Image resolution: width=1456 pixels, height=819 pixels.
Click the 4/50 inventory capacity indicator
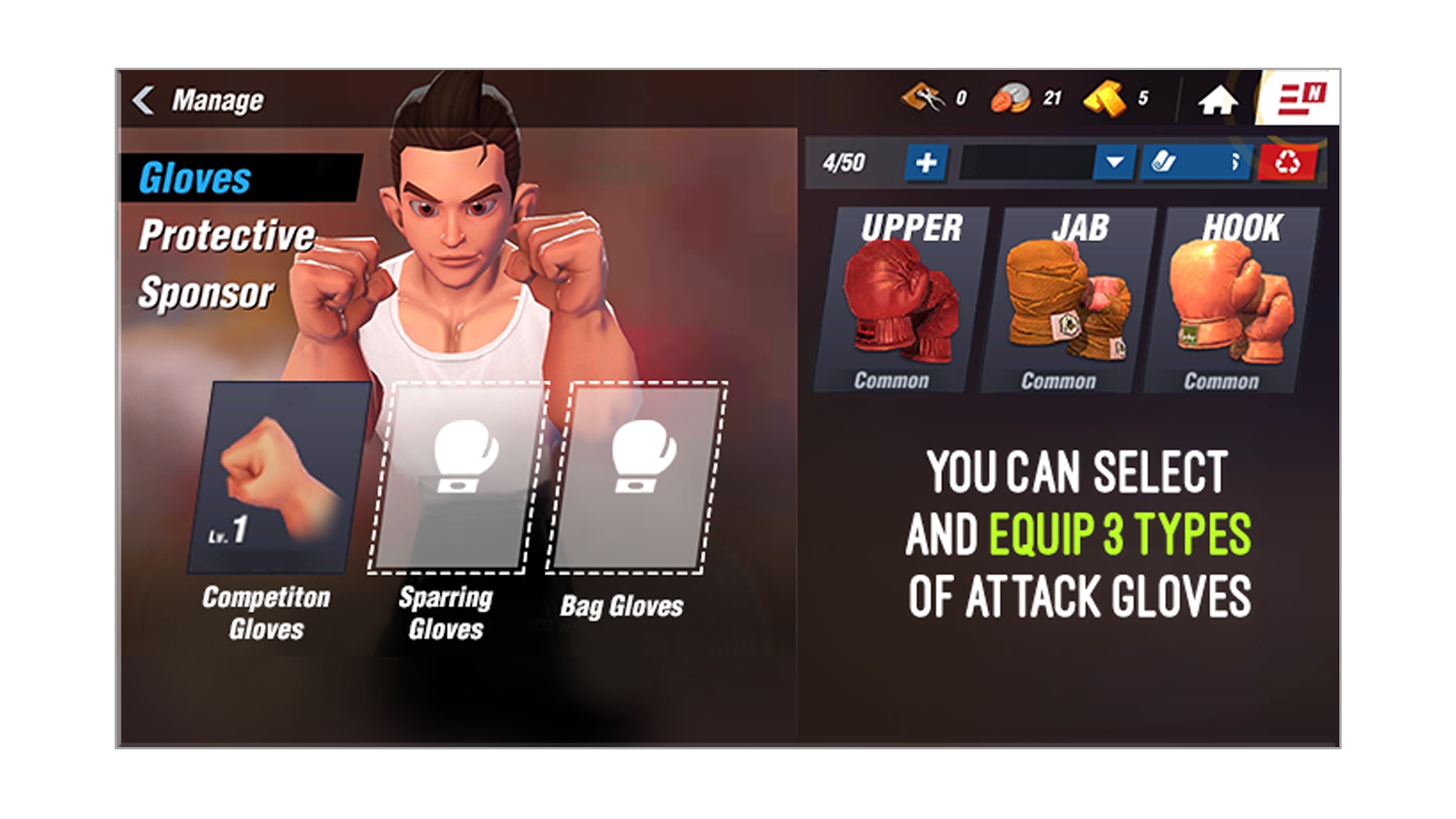point(844,162)
